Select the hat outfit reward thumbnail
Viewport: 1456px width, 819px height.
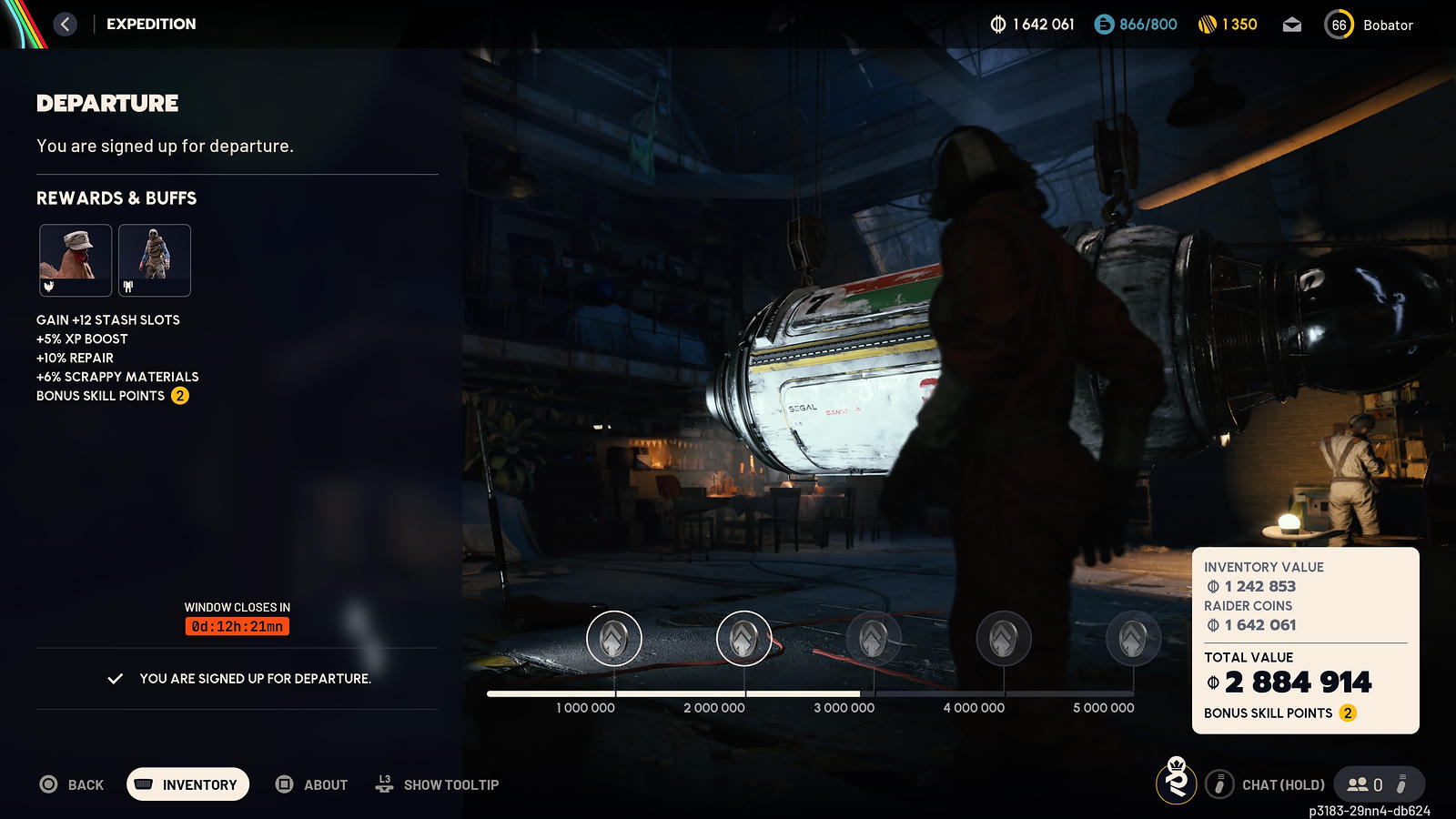pyautogui.click(x=76, y=260)
